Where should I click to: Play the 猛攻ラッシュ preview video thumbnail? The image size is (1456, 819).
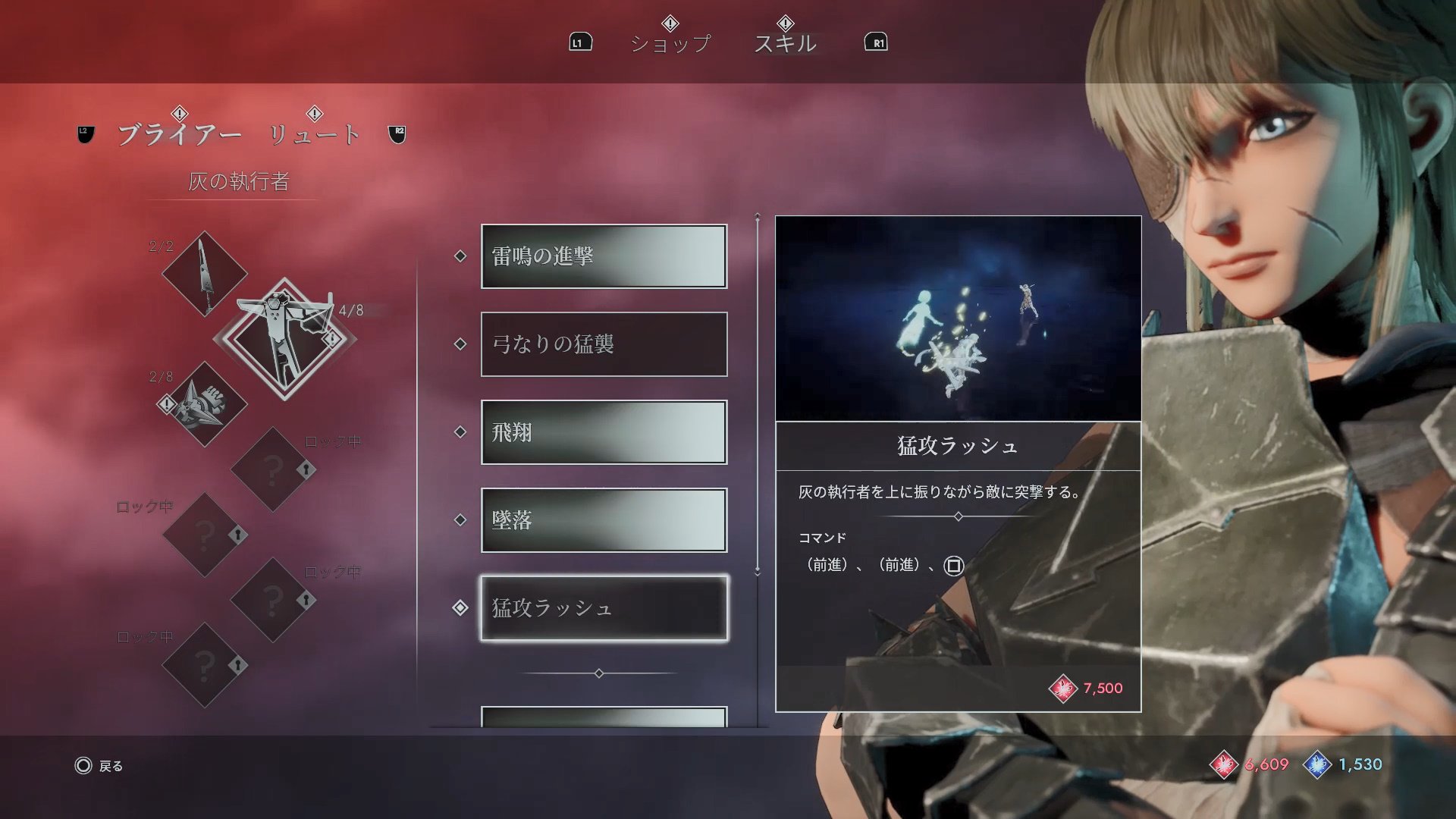[958, 318]
